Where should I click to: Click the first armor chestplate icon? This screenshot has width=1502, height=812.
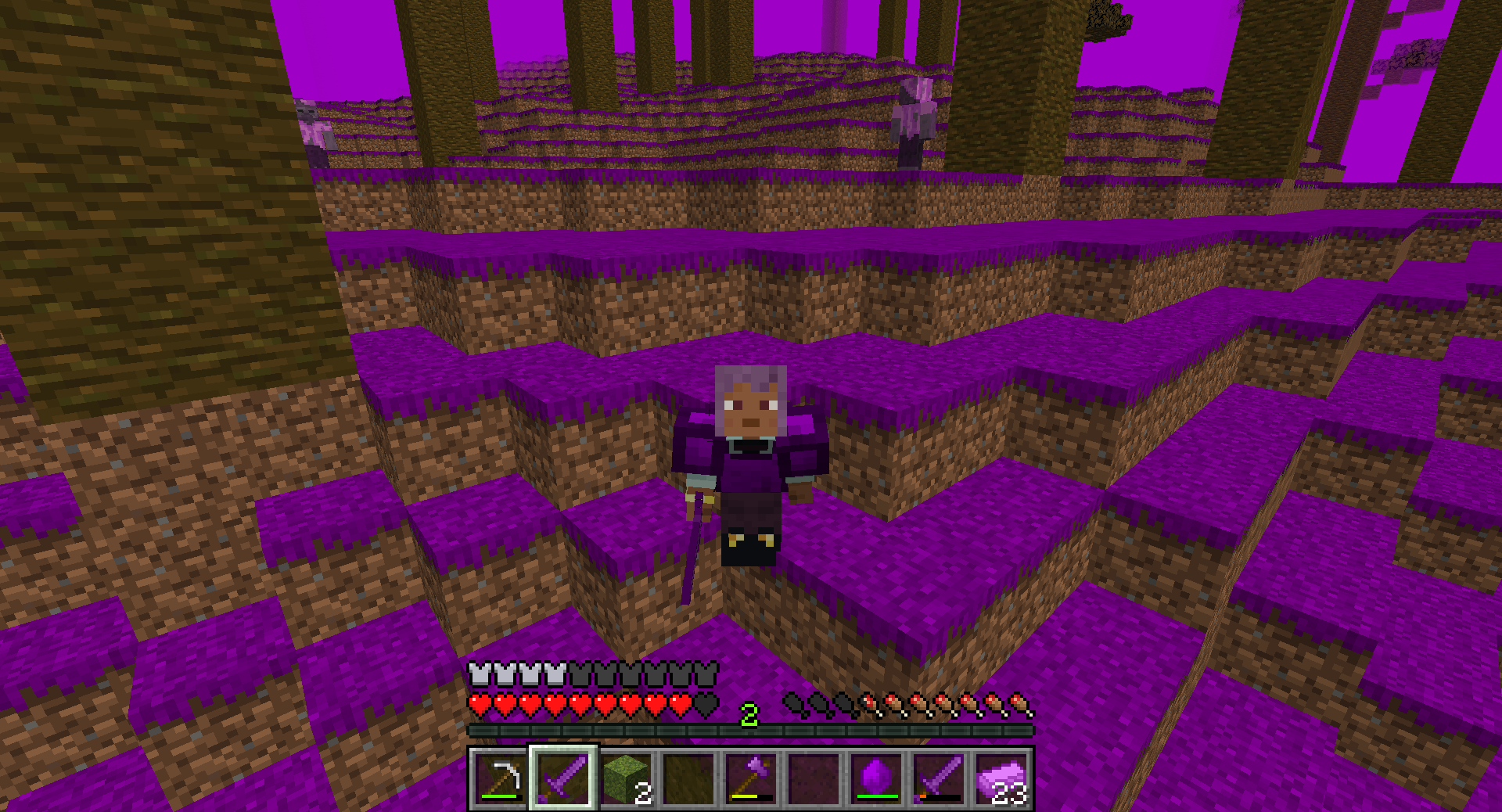[477, 671]
